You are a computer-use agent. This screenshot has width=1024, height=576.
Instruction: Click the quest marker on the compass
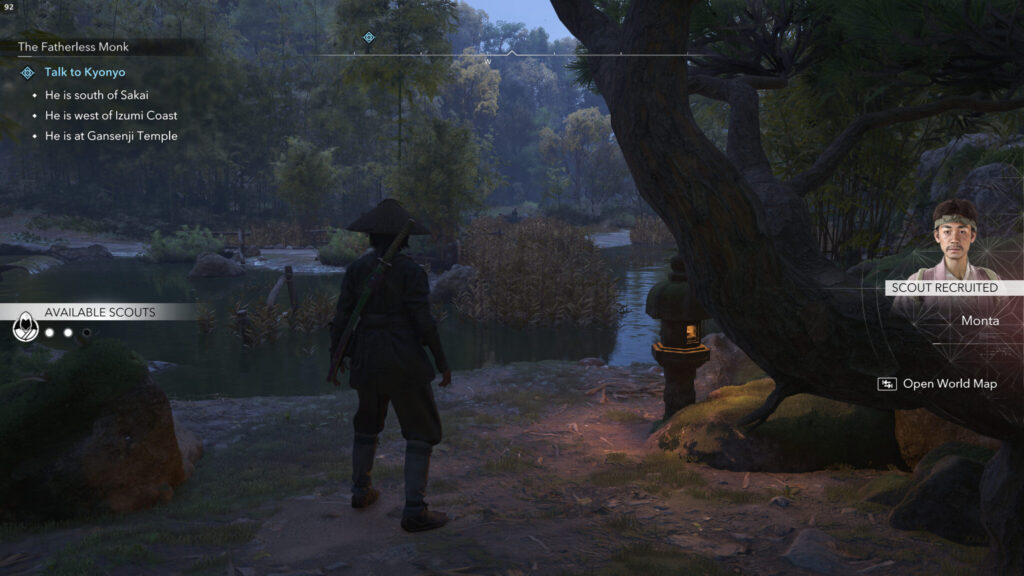tap(368, 38)
